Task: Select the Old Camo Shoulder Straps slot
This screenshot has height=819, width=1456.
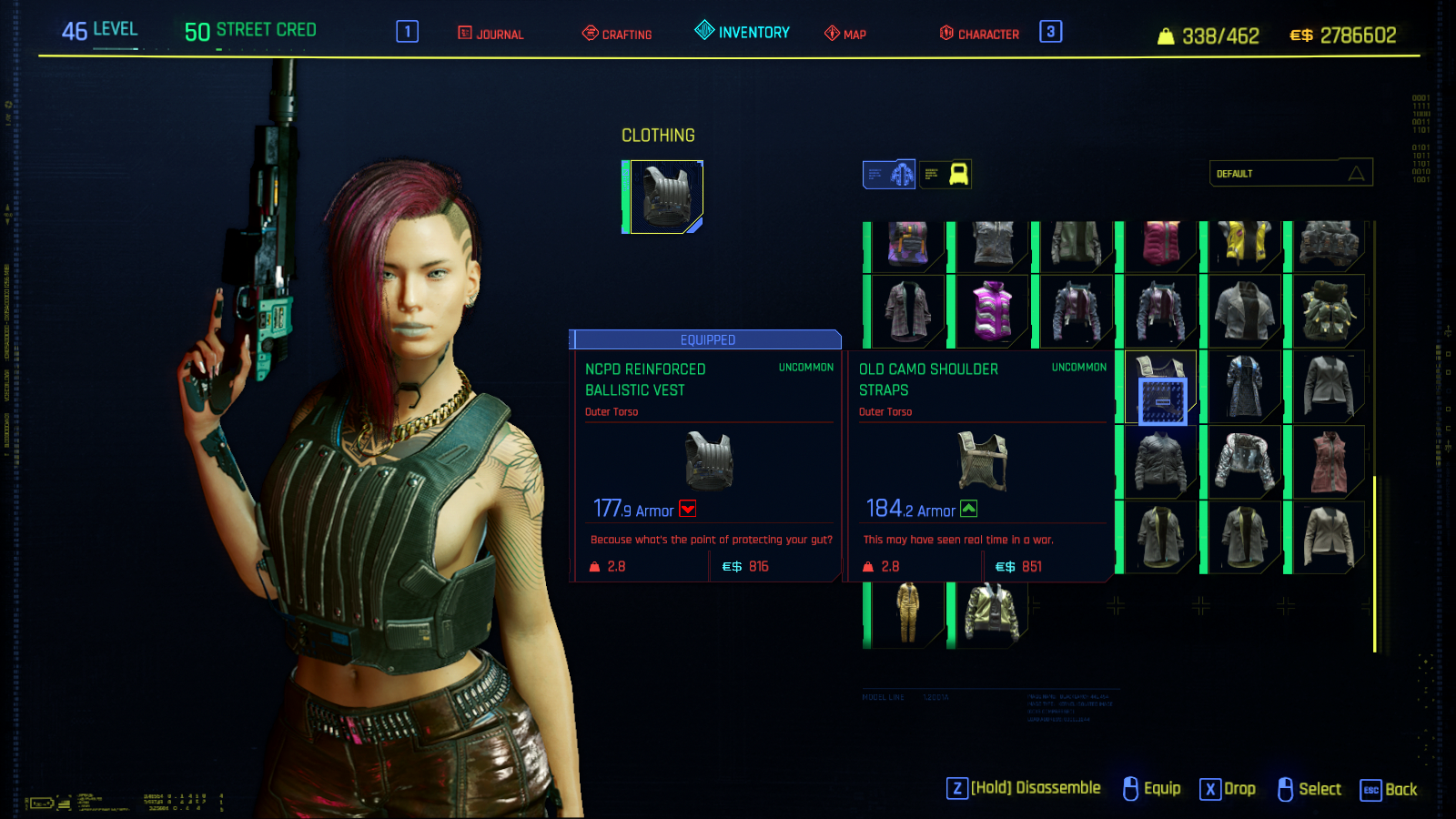Action: (1160, 387)
